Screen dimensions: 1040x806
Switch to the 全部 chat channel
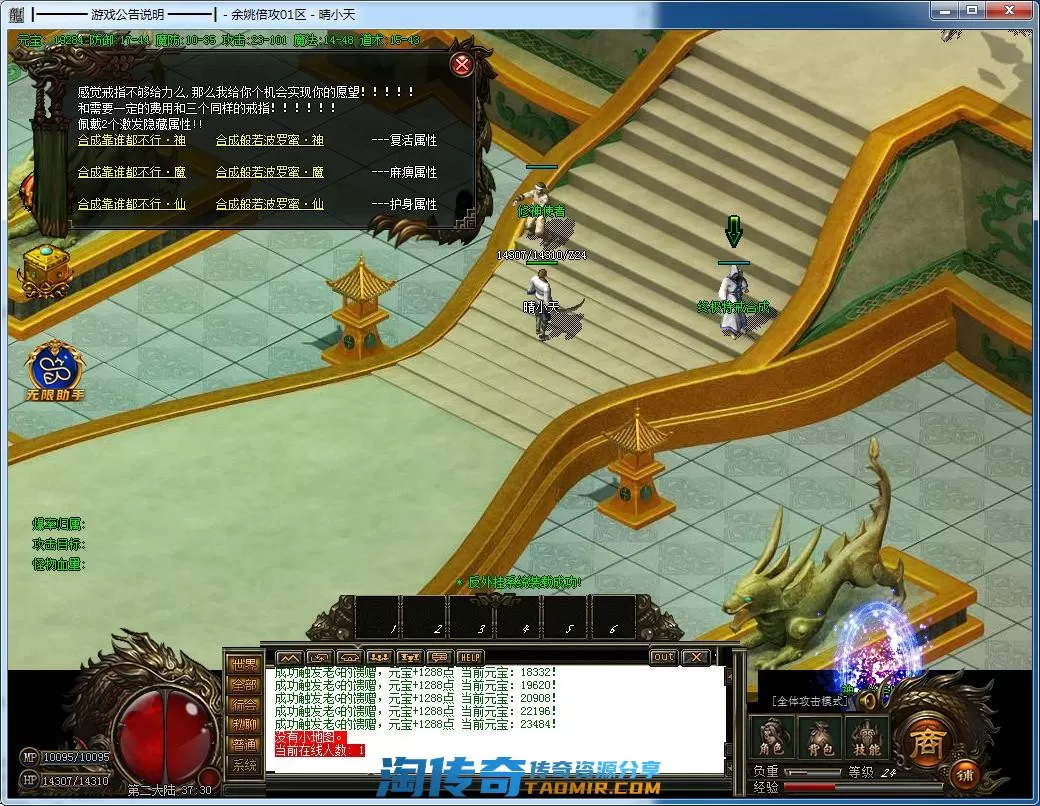point(244,685)
